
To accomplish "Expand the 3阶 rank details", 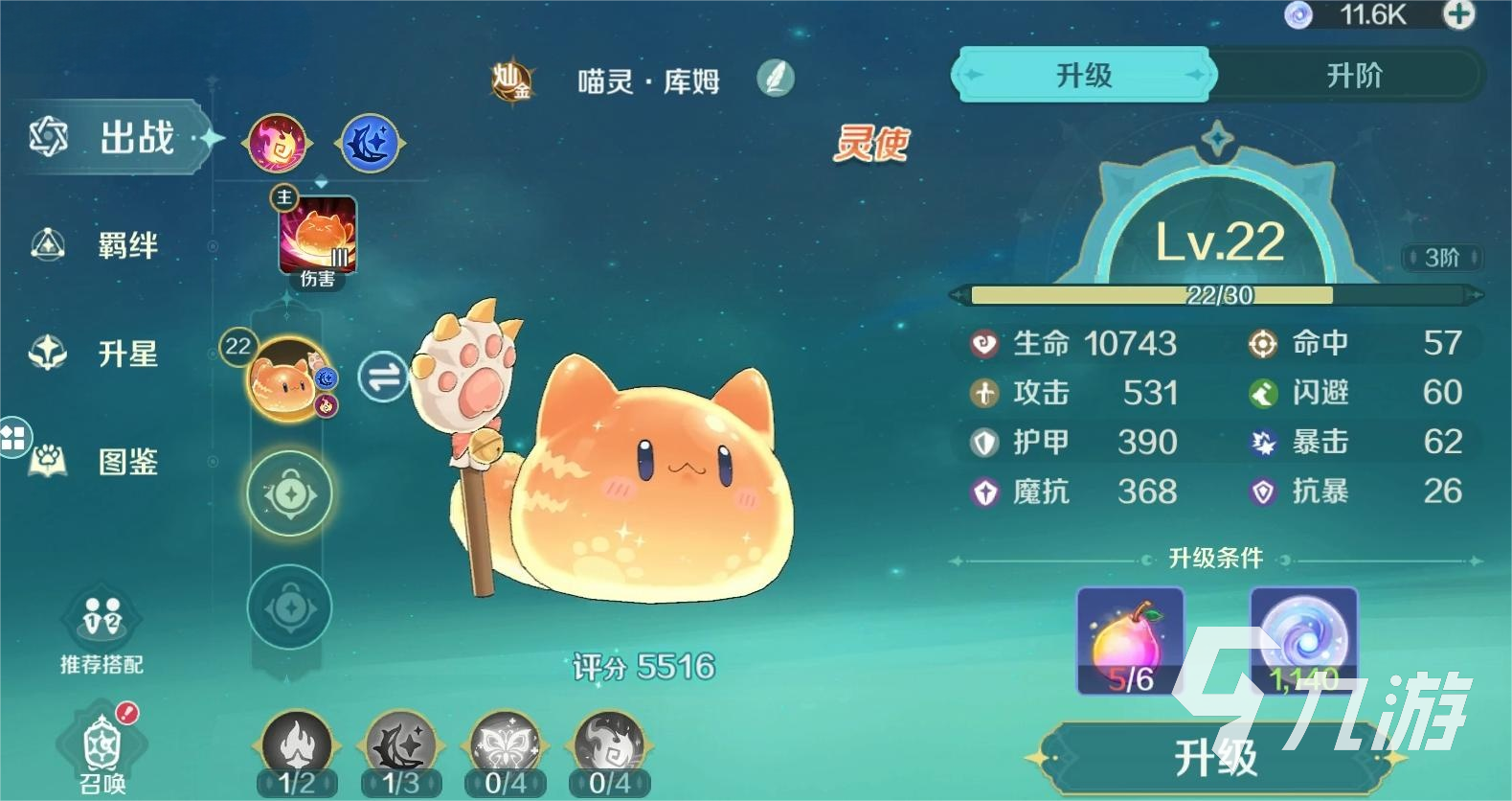I will pyautogui.click(x=1441, y=259).
